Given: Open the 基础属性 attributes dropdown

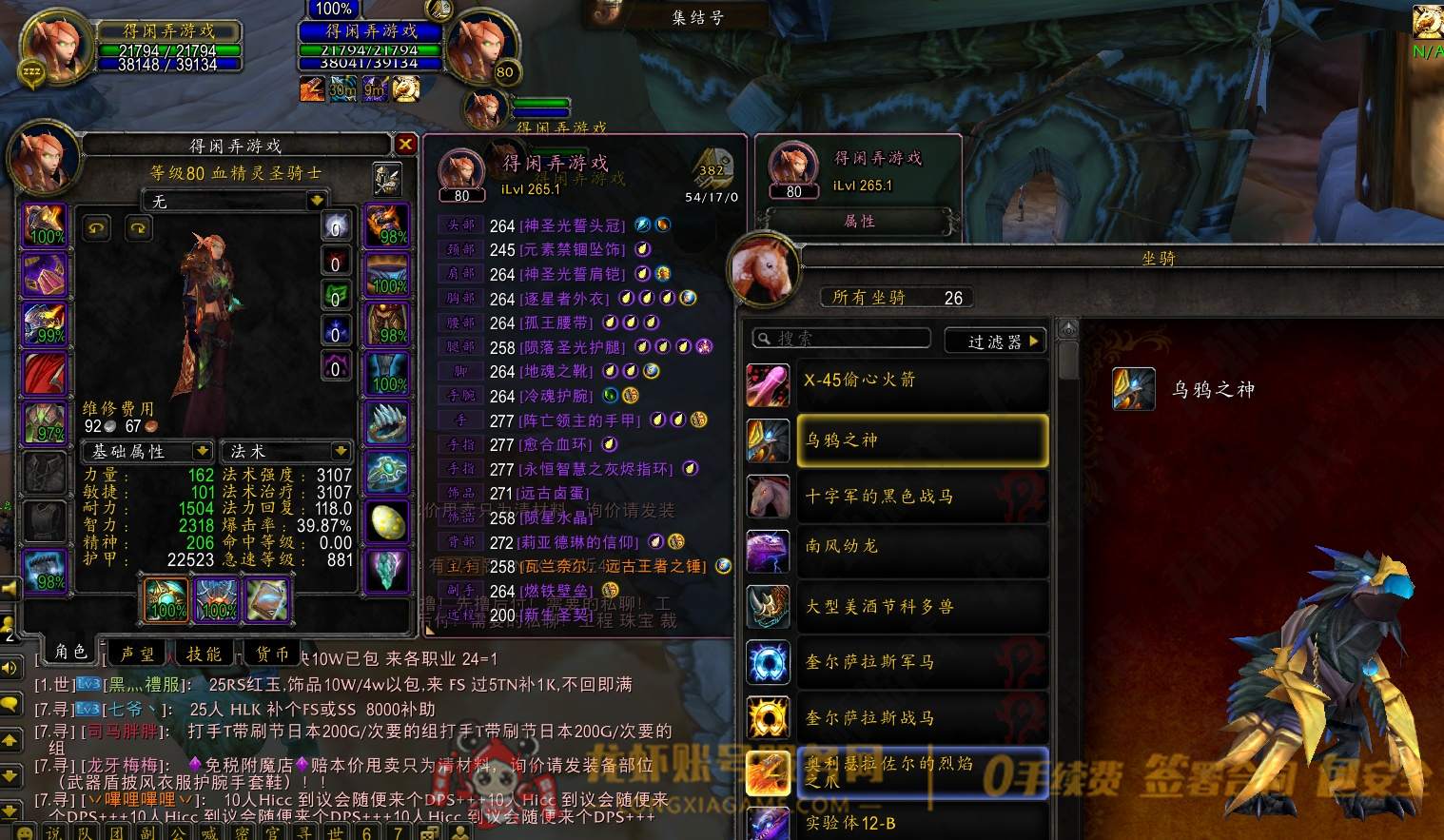Looking at the screenshot, I should [x=147, y=451].
